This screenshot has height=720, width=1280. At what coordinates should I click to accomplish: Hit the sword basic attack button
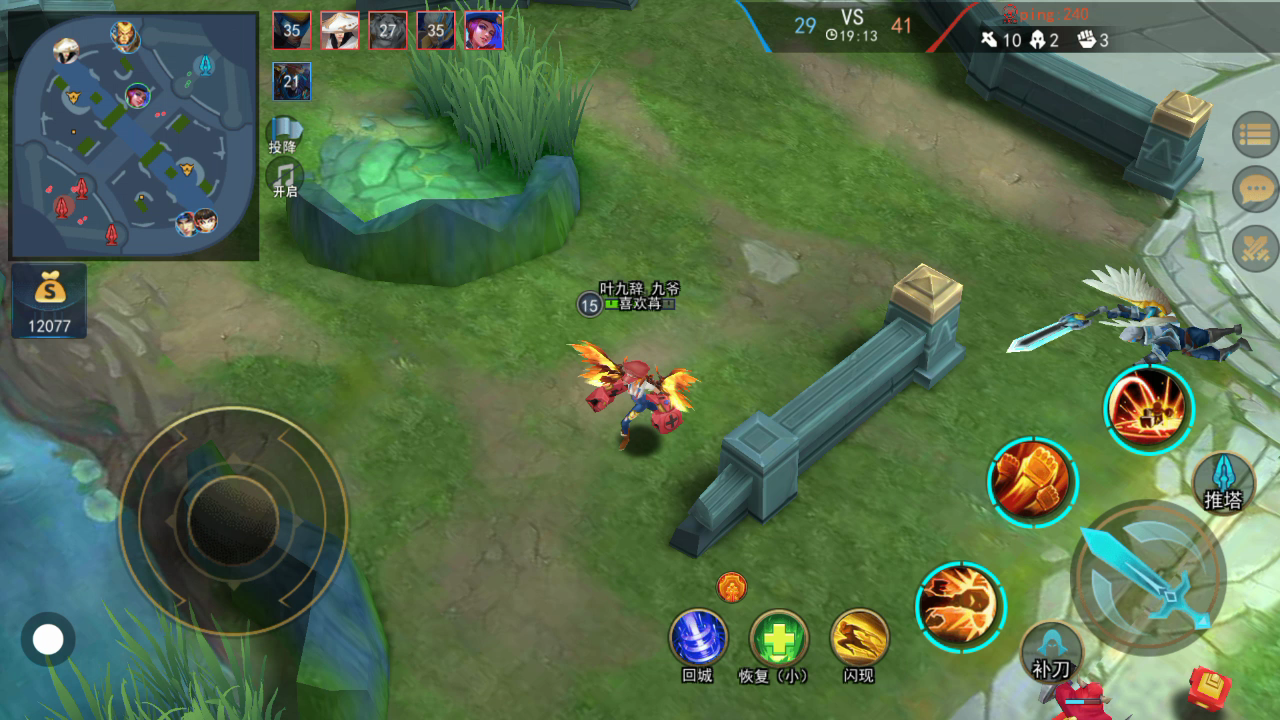coord(1148,575)
